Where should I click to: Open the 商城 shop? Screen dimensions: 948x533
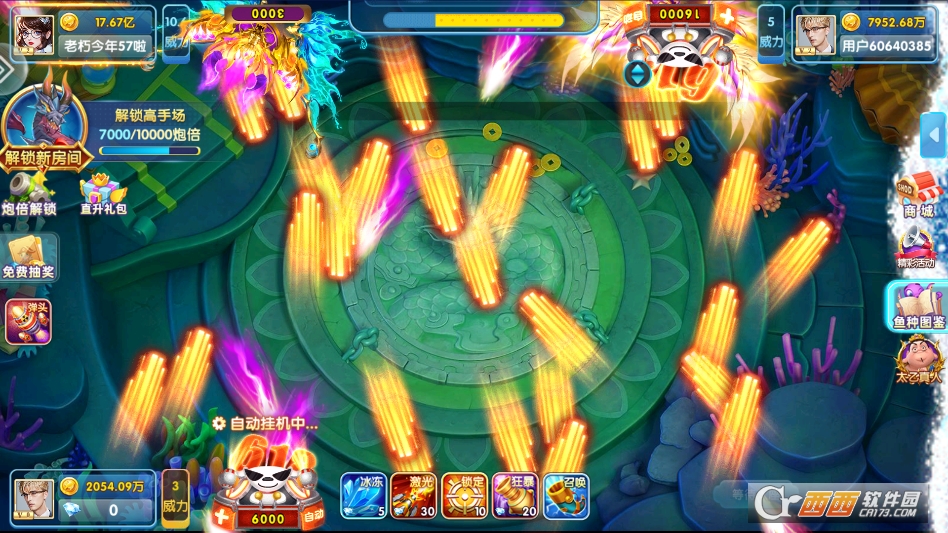point(917,196)
